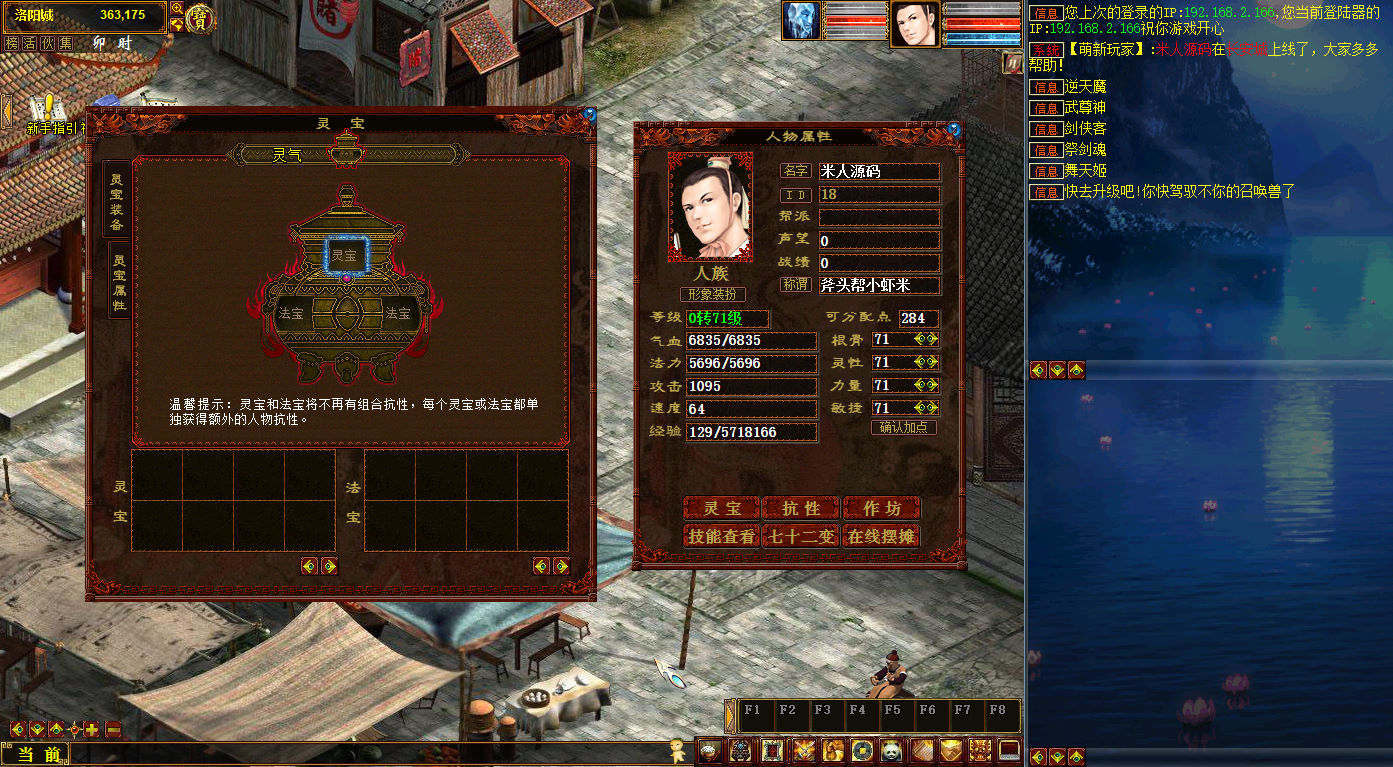This screenshot has height=767, width=1393.
Task: Open the 灵宝 button in character panel
Action: click(x=721, y=508)
